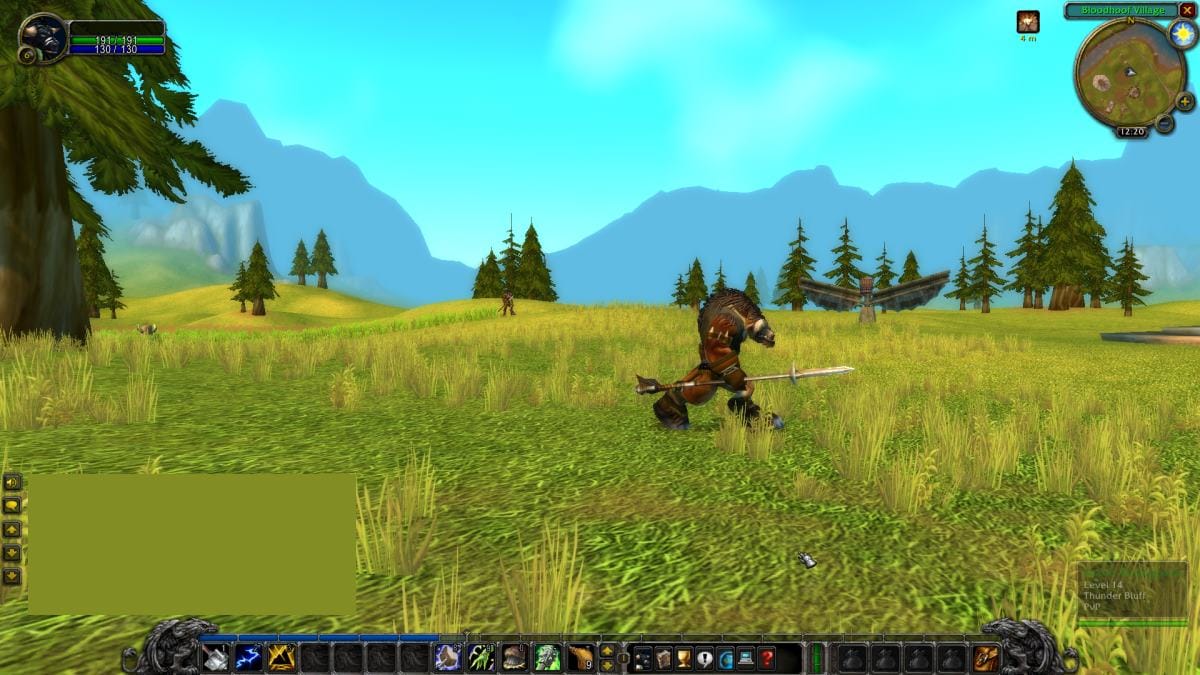Use the food item with 9 stacks
This screenshot has width=1200, height=675.
click(580, 657)
